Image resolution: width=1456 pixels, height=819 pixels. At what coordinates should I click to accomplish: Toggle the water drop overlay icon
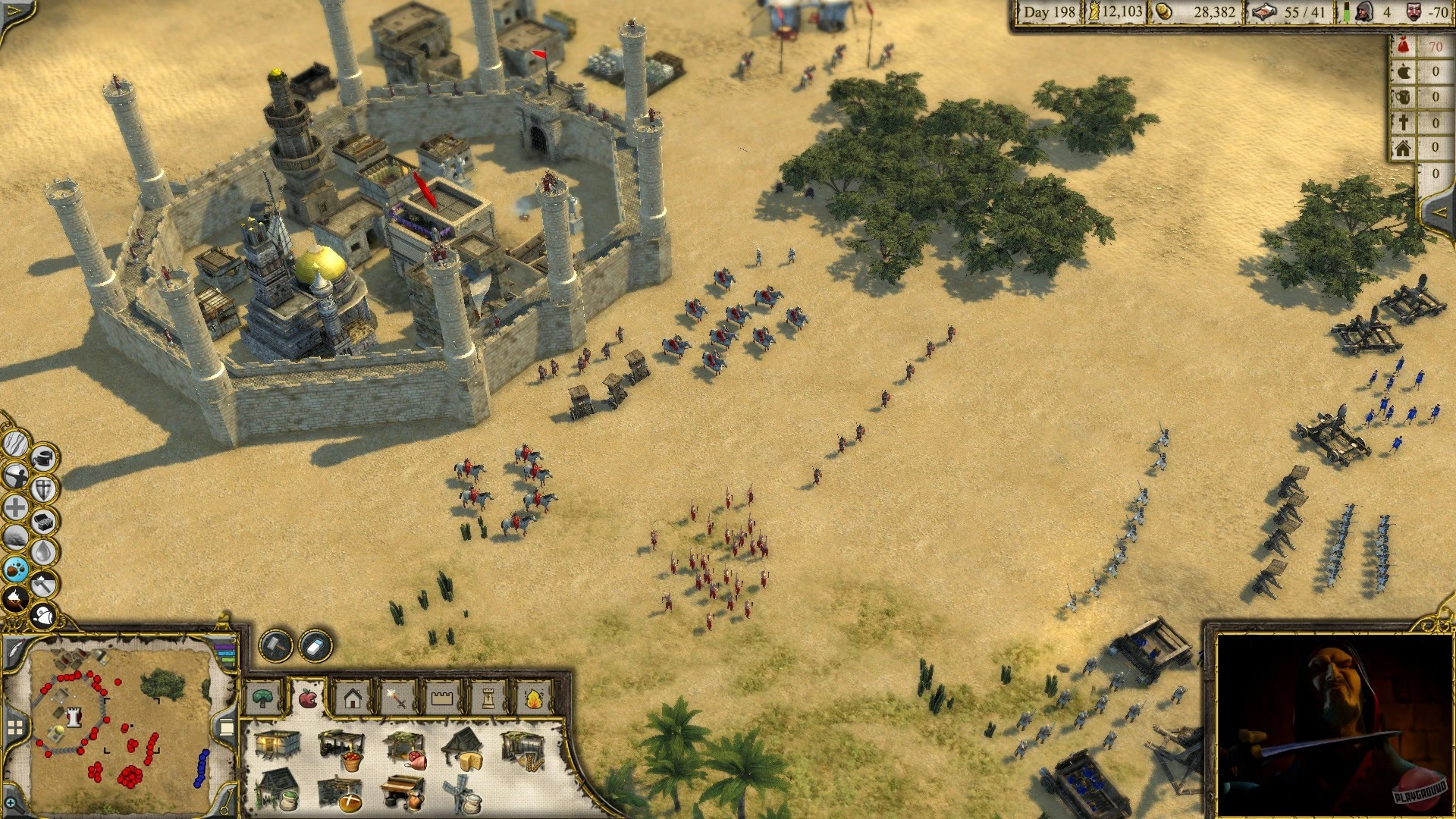tap(42, 549)
